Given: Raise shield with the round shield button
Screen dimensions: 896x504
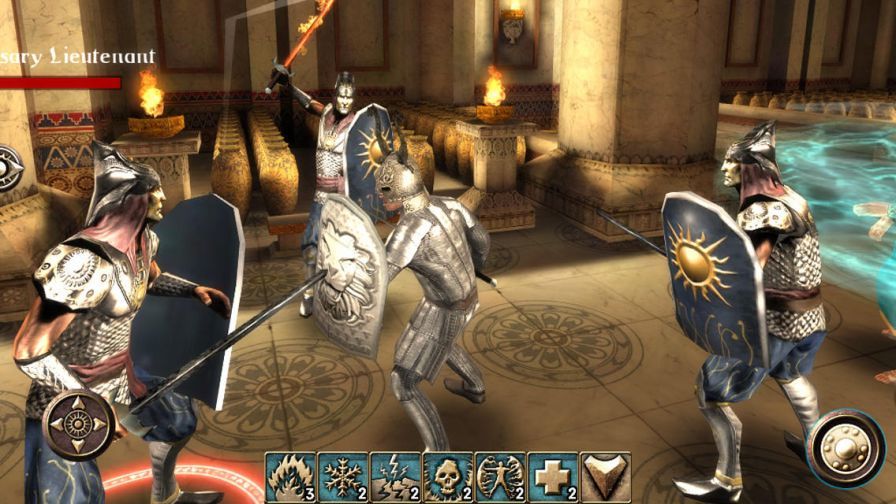Looking at the screenshot, I should pos(845,447).
